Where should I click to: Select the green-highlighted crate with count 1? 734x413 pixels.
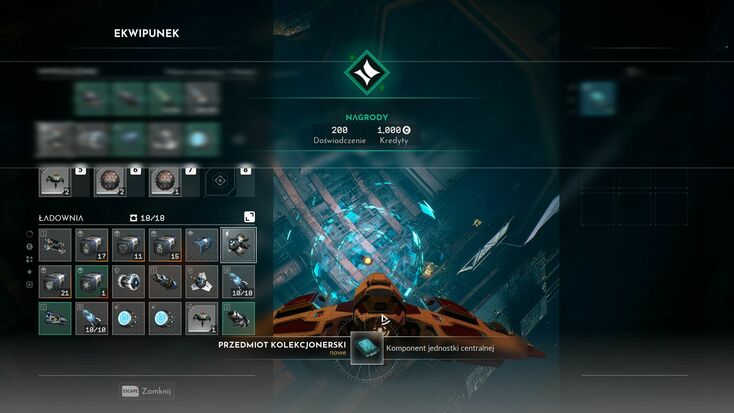pyautogui.click(x=92, y=282)
